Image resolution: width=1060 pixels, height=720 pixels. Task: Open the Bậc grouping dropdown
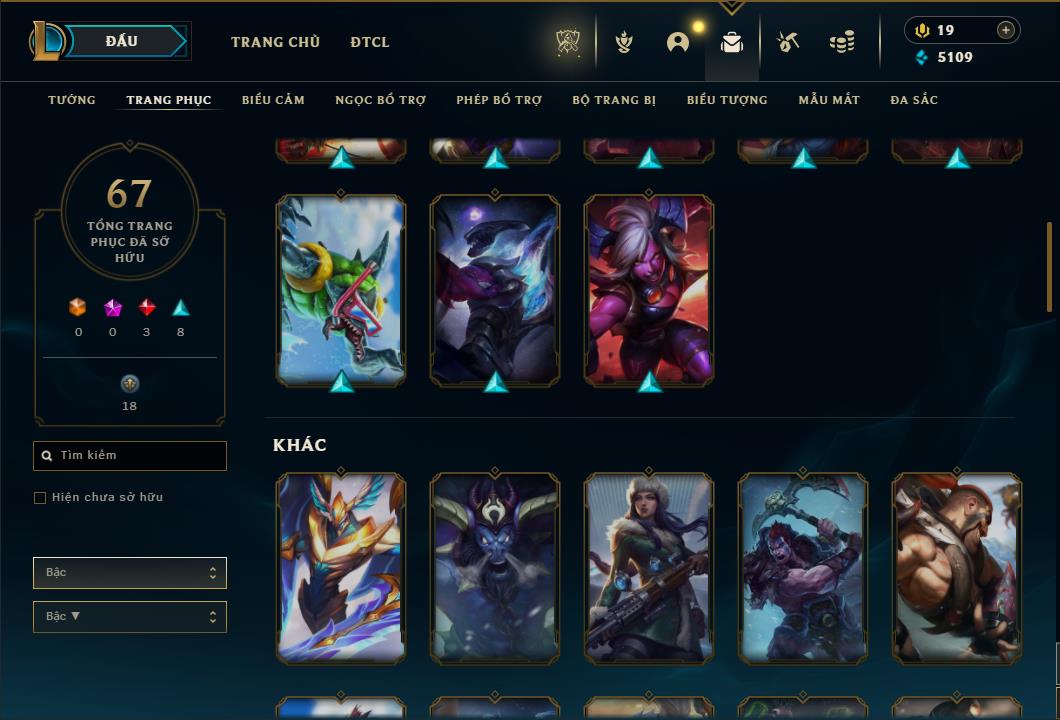point(130,573)
